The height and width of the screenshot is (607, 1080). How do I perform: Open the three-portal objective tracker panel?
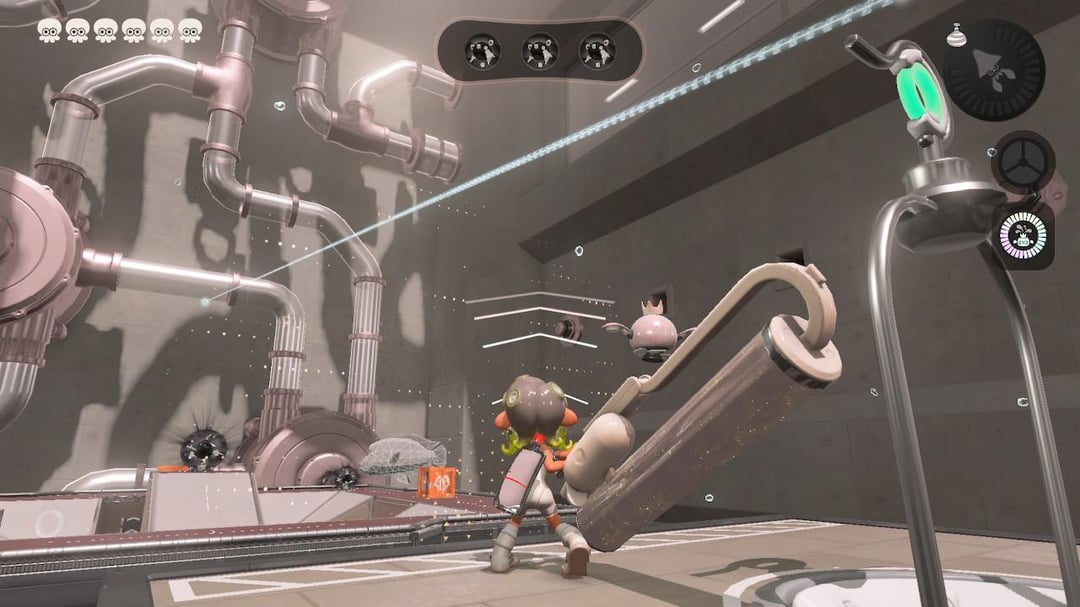coord(540,50)
